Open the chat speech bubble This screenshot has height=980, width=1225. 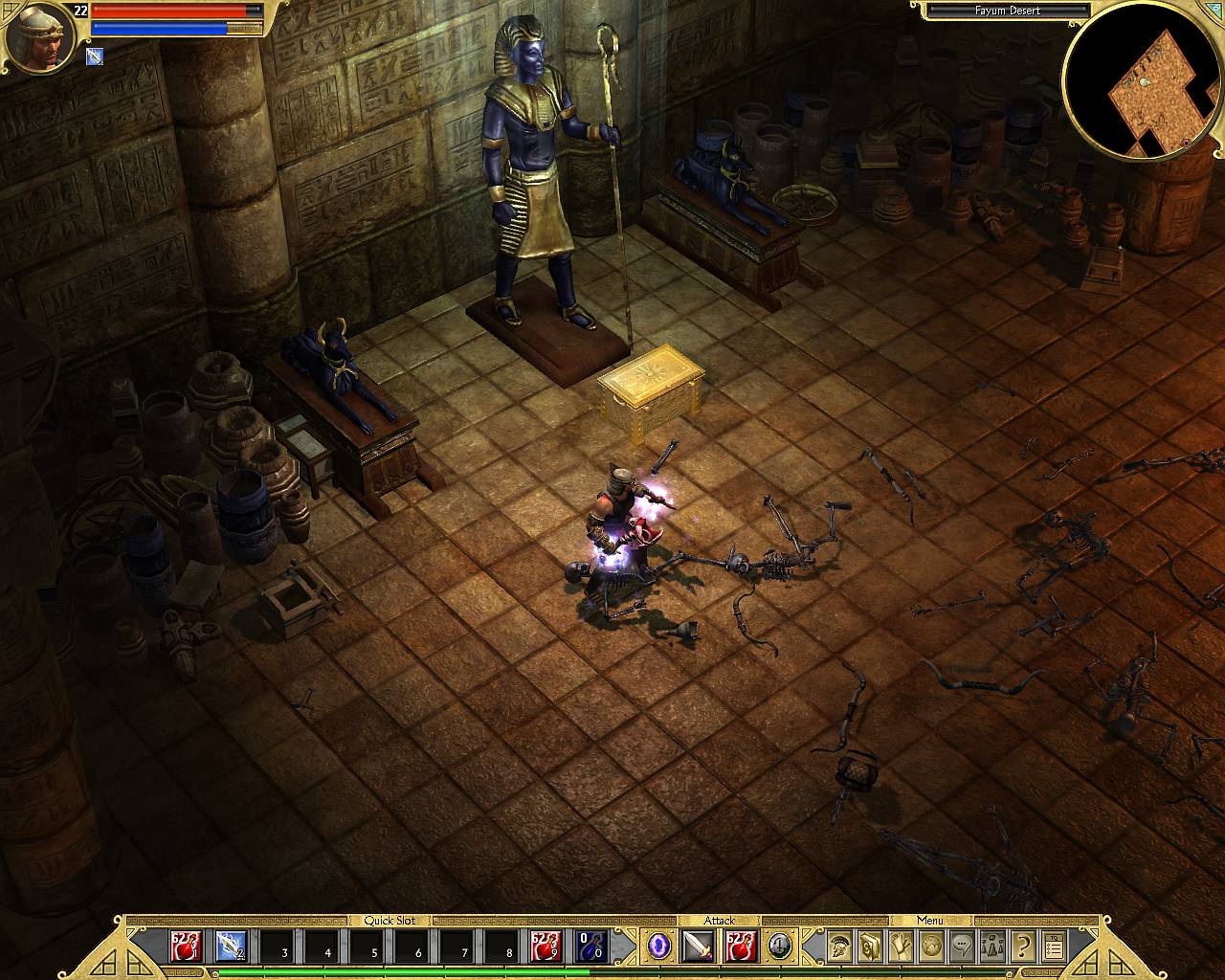pyautogui.click(x=962, y=947)
